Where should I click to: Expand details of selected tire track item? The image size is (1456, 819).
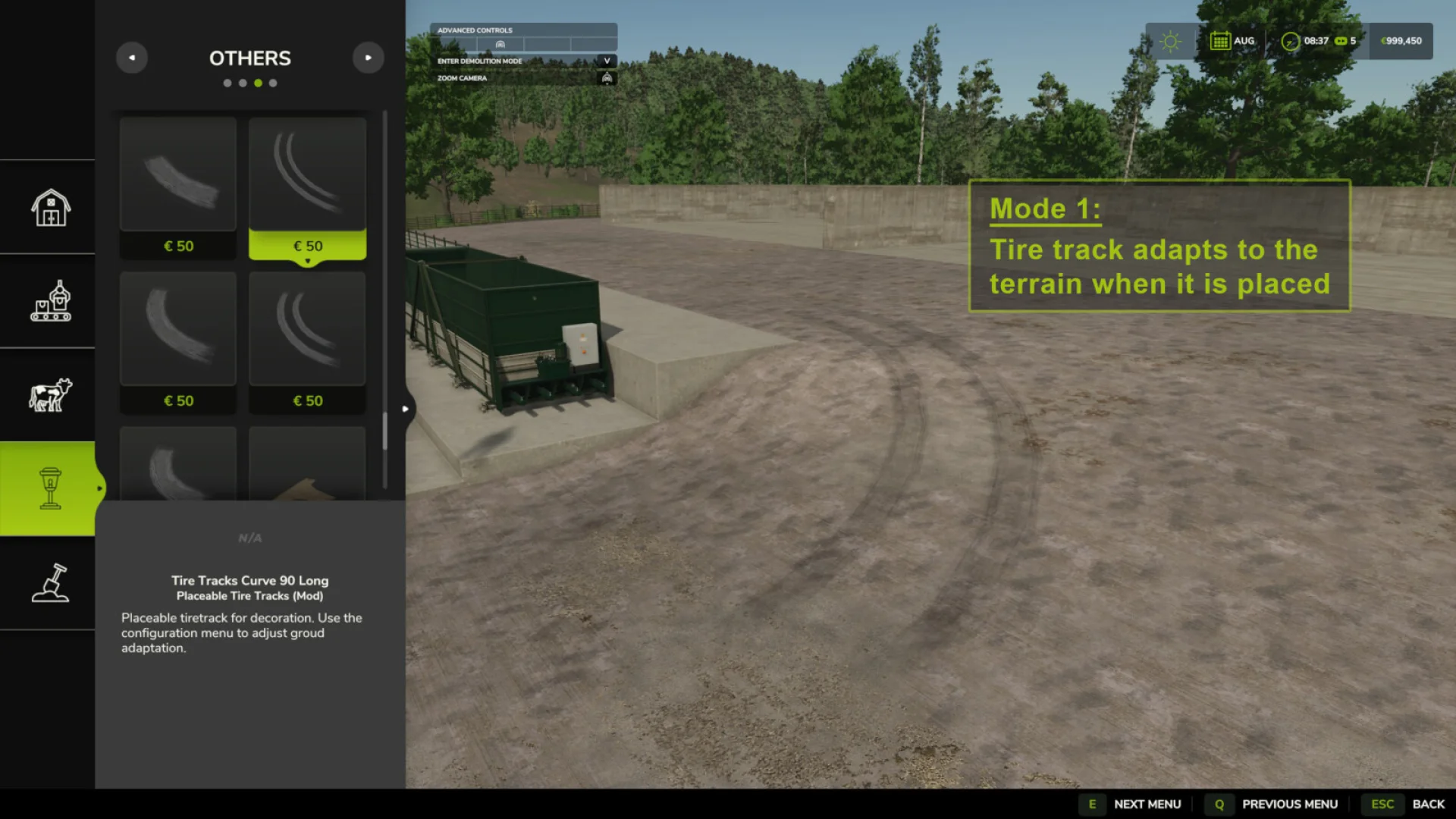pyautogui.click(x=307, y=259)
